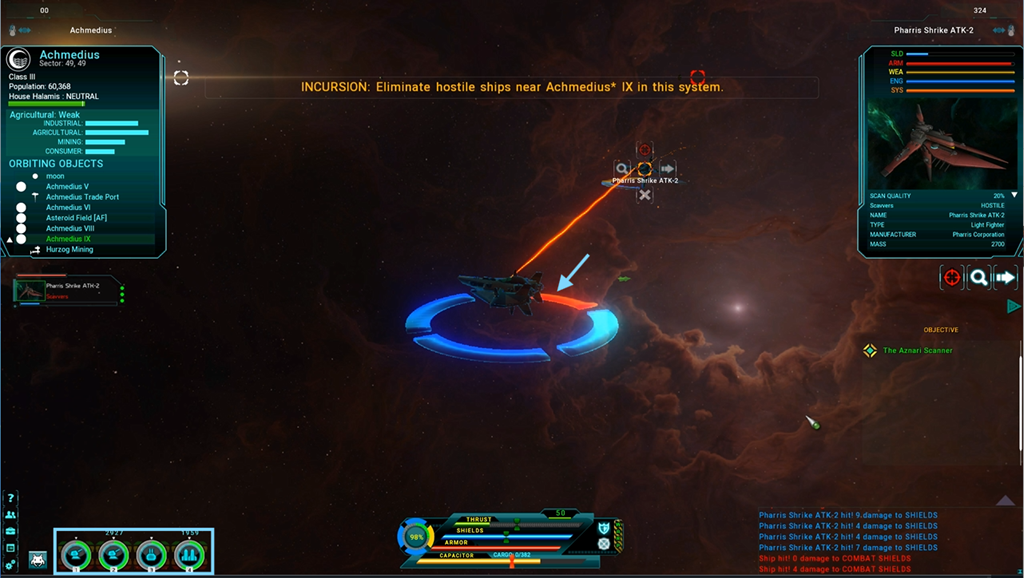Open the briefcase cargo menu
1024x578 pixels.
tap(11, 531)
